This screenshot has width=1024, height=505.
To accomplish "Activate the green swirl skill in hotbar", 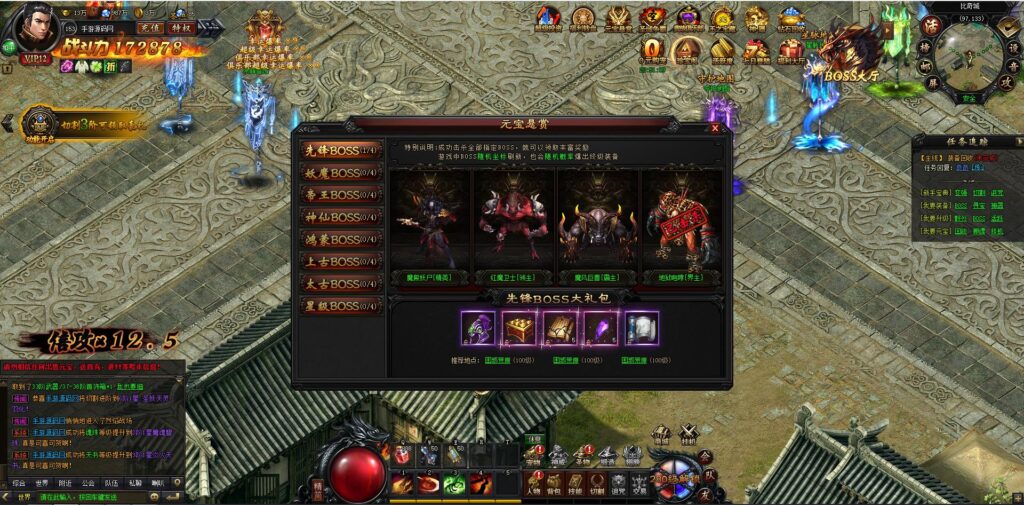I will coord(454,484).
